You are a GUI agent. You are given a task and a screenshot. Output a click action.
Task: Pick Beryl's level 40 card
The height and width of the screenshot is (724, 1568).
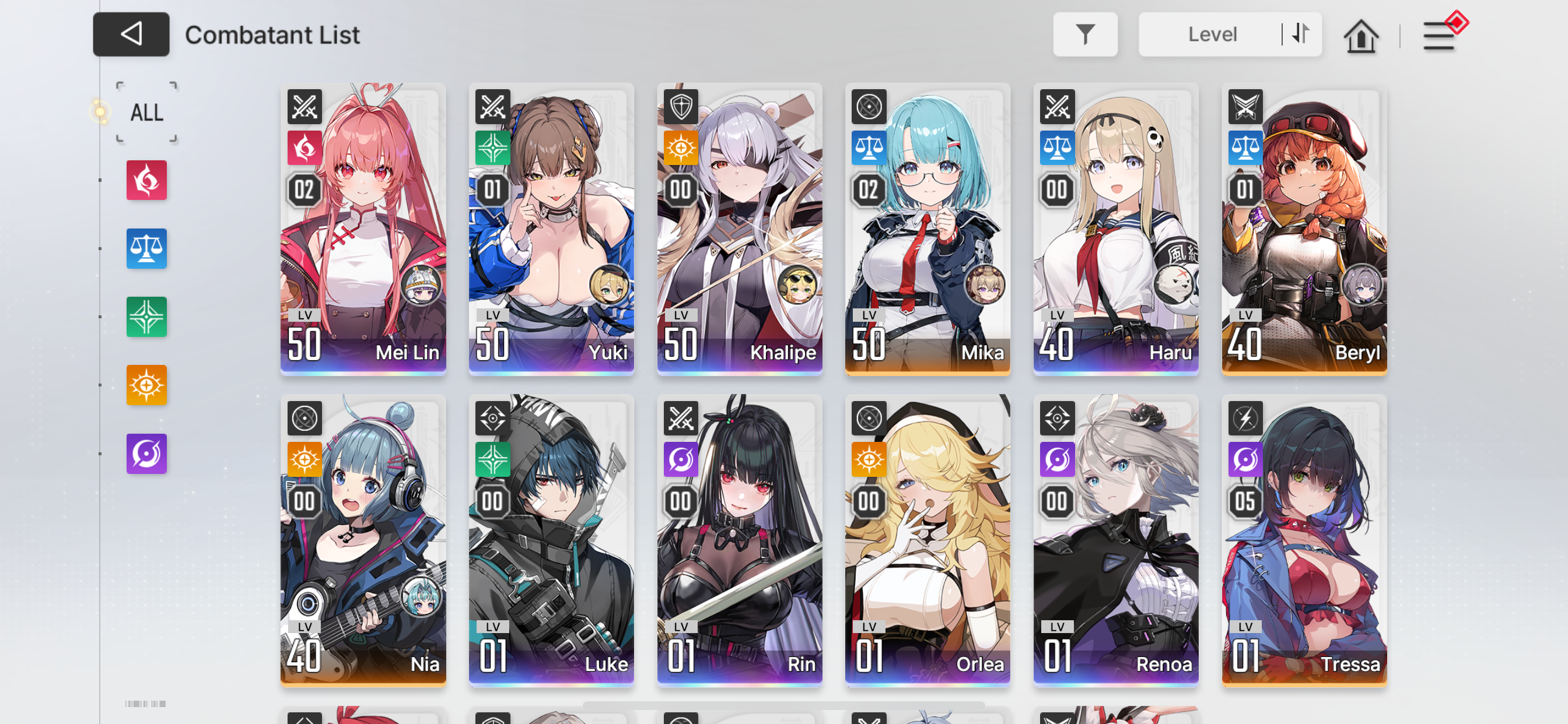click(x=1304, y=229)
